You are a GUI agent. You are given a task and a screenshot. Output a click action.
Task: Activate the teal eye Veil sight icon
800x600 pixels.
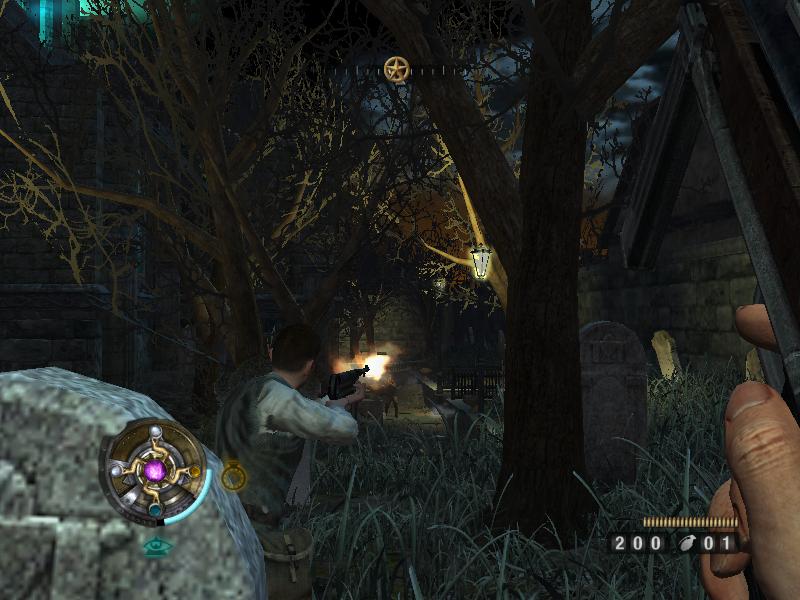pos(155,546)
